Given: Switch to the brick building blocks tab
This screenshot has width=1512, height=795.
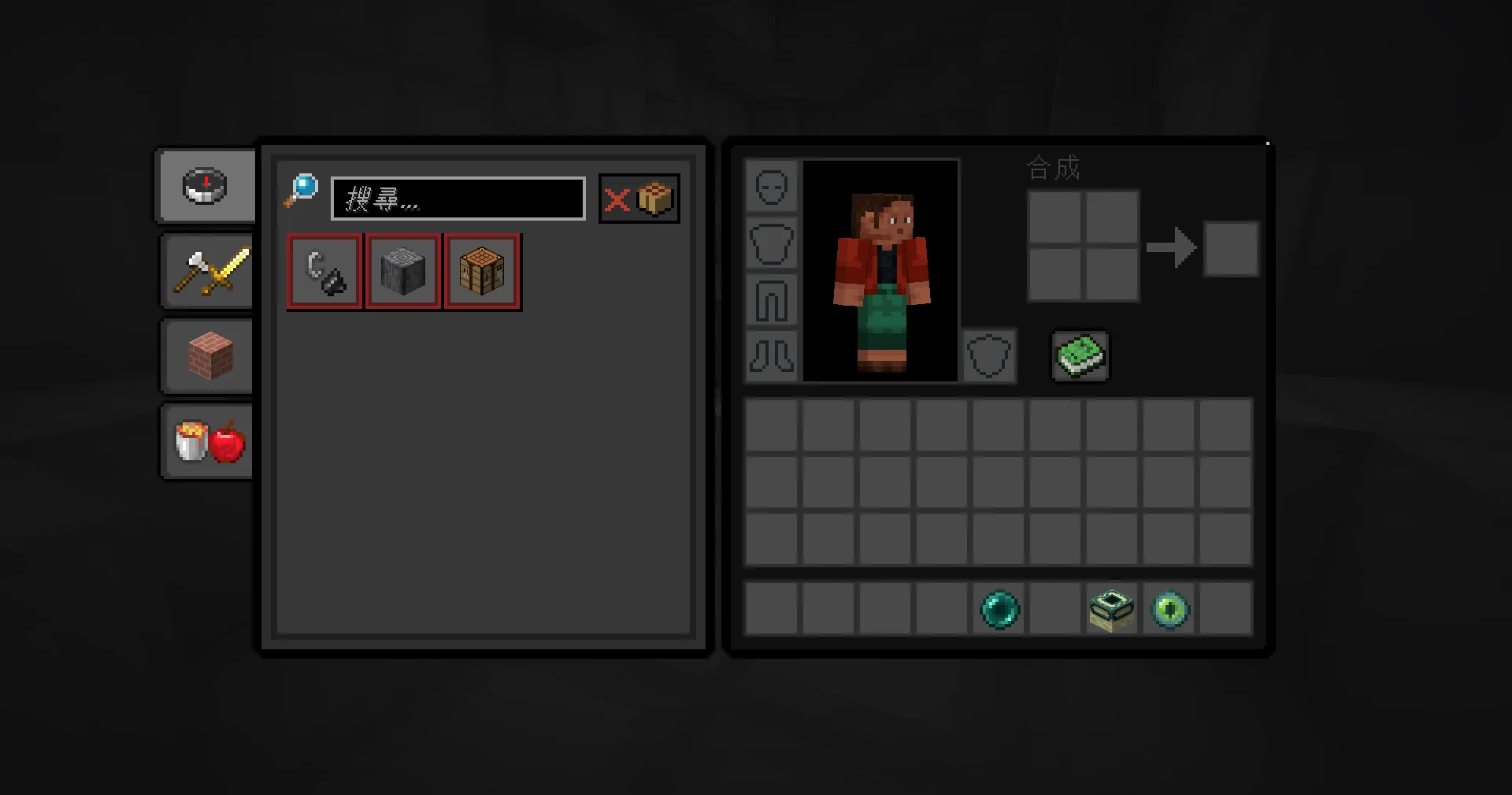Looking at the screenshot, I should point(209,357).
